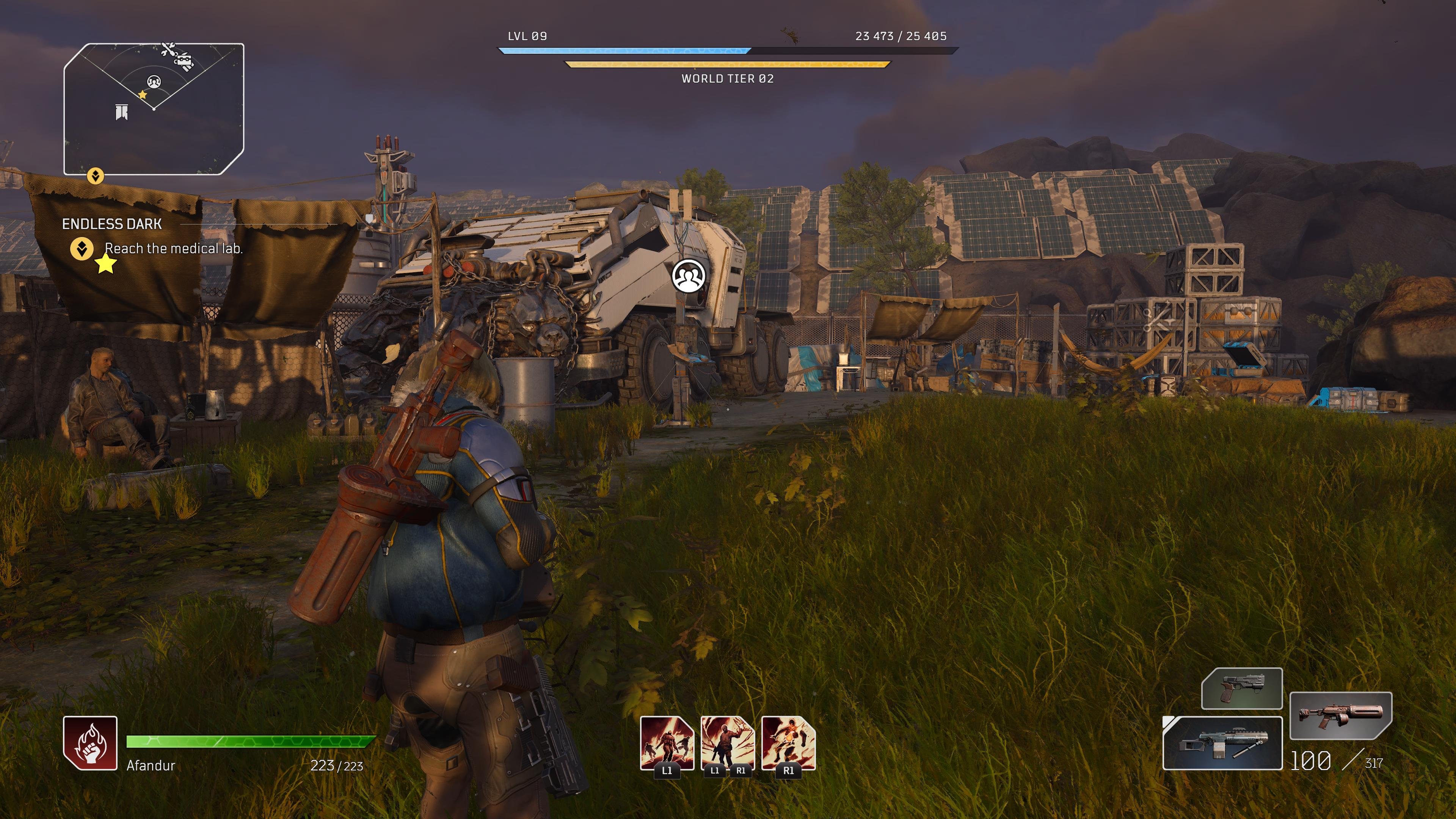Select the pistol sidearm weapon slot
Screen dimensions: 1456x819
1242,689
